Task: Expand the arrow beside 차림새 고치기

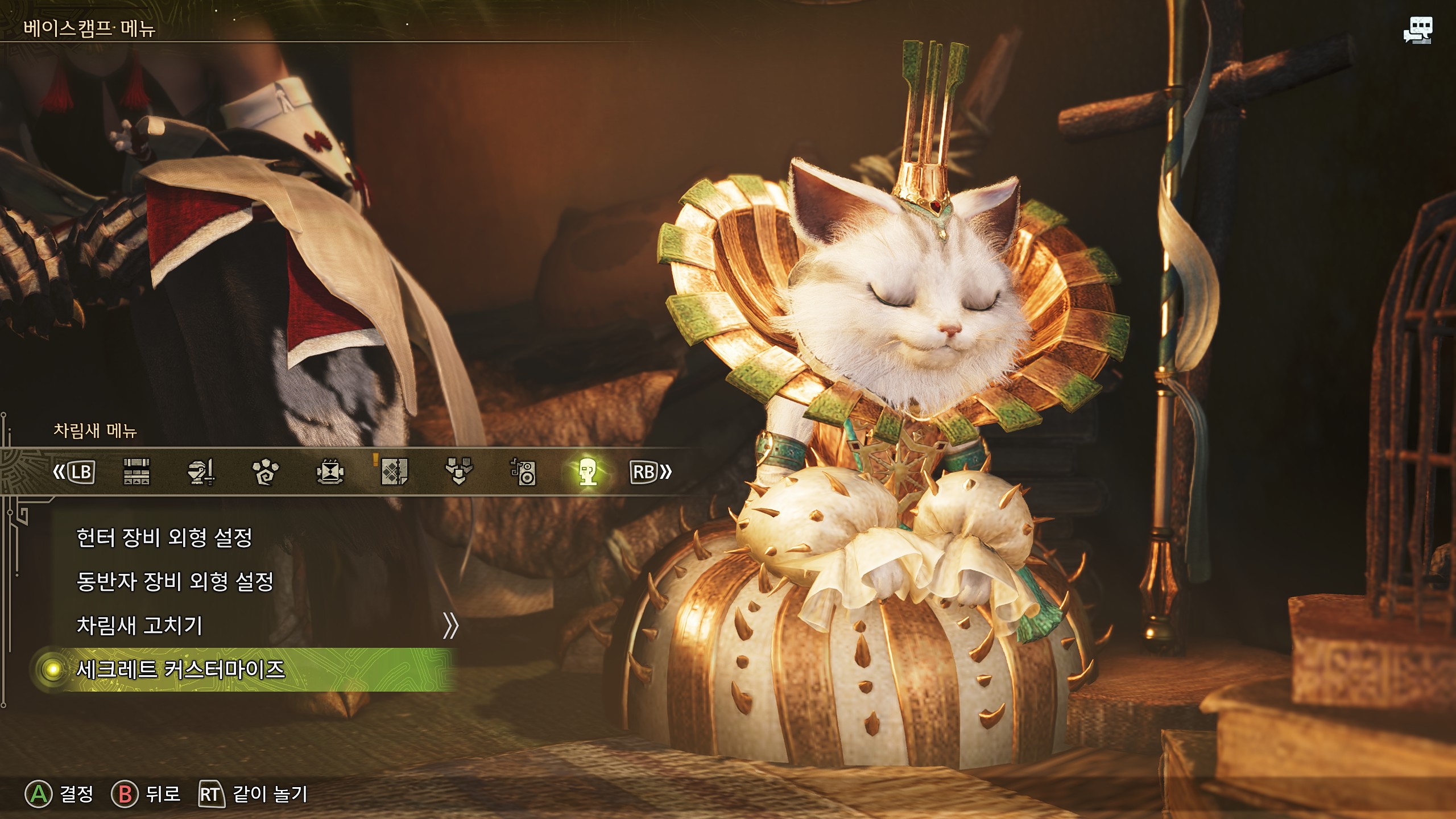Action: pyautogui.click(x=450, y=626)
